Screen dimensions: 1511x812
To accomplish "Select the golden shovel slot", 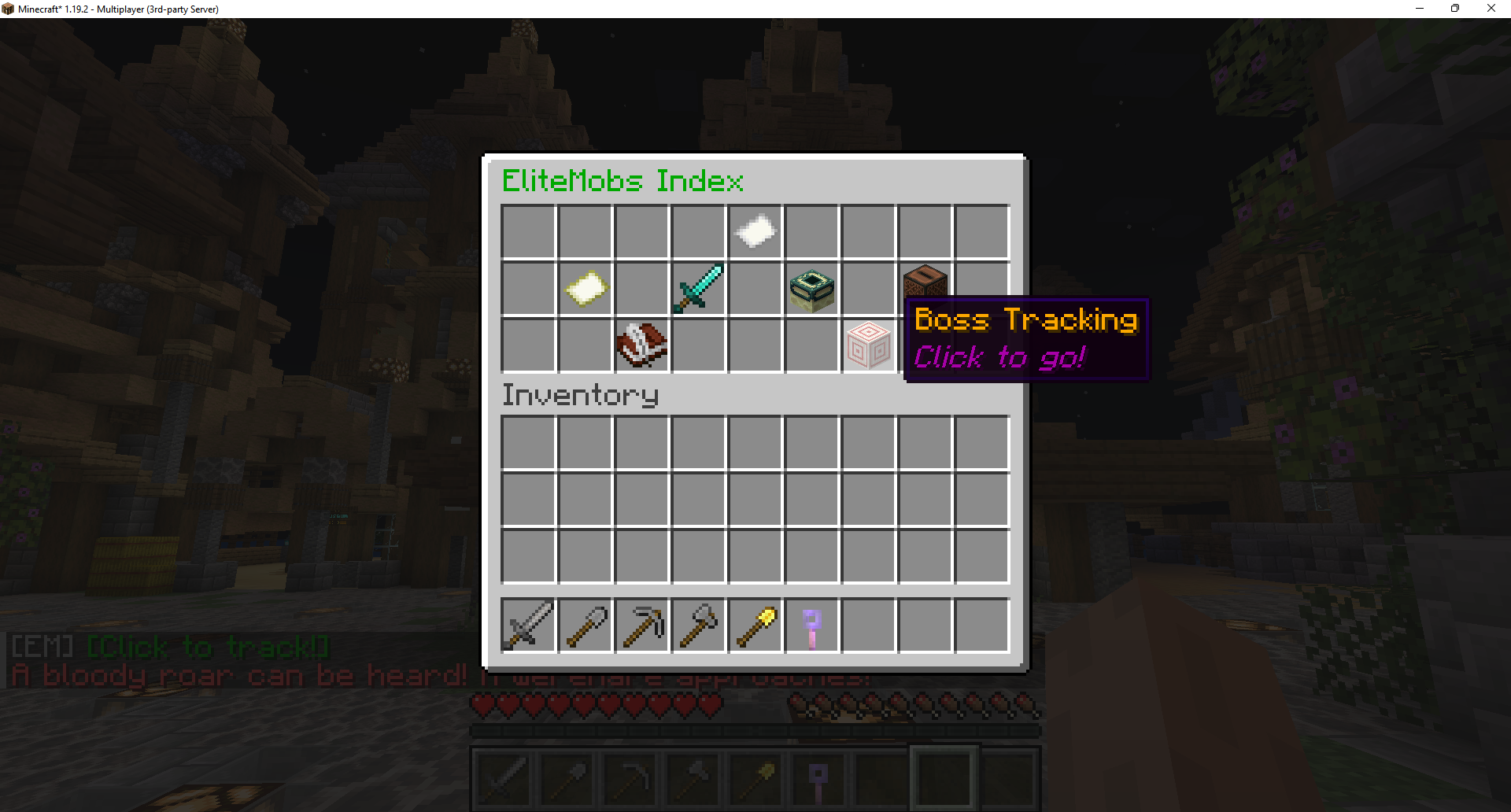I will click(755, 626).
